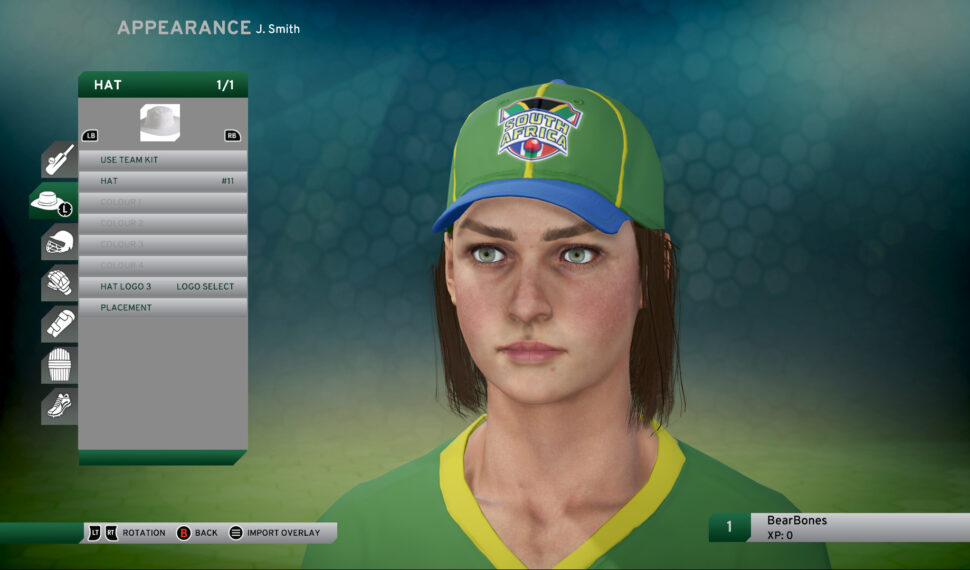The image size is (970, 570).
Task: Select the Use Team Kit option
Action: [163, 160]
